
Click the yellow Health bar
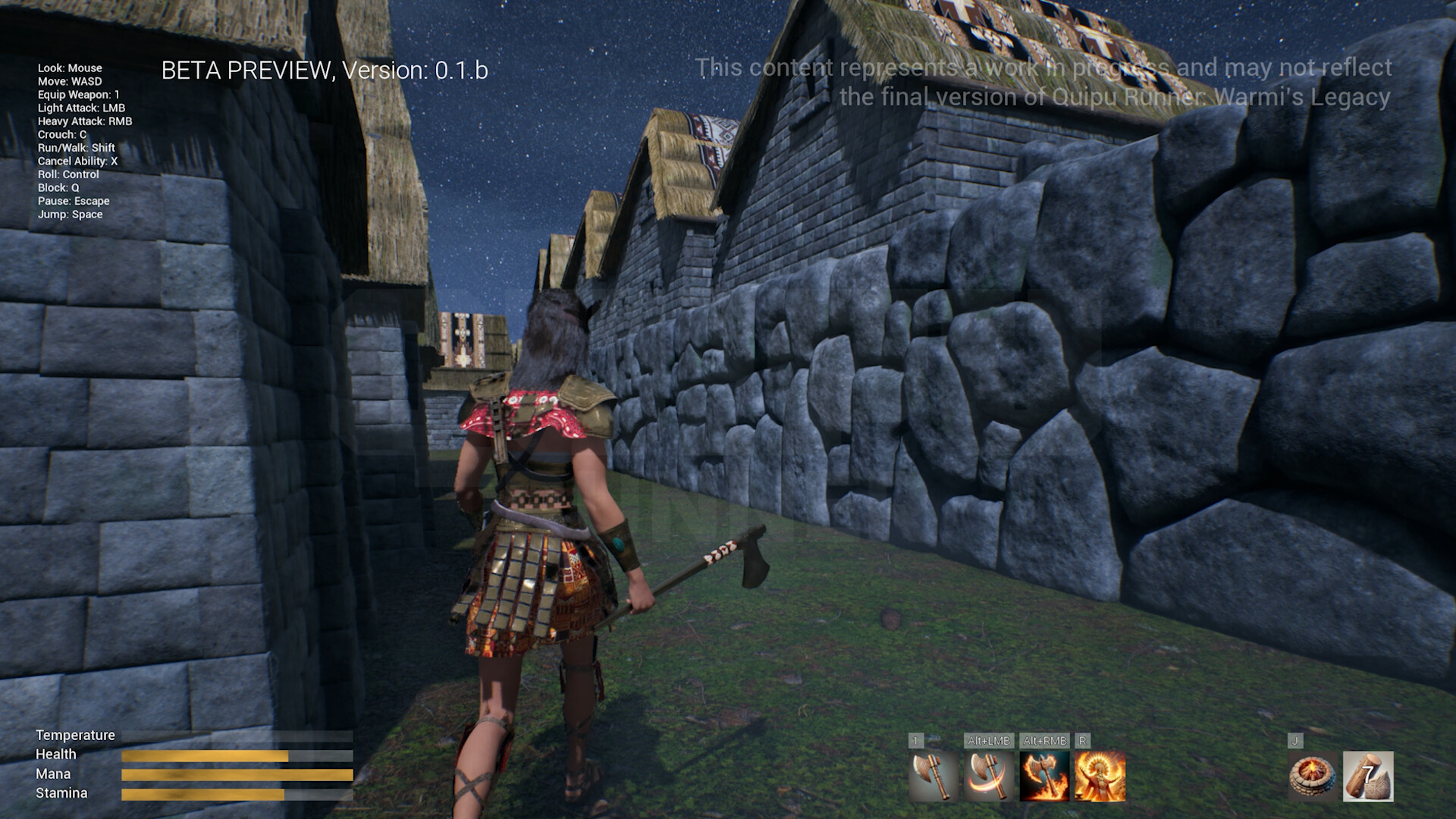pos(205,755)
